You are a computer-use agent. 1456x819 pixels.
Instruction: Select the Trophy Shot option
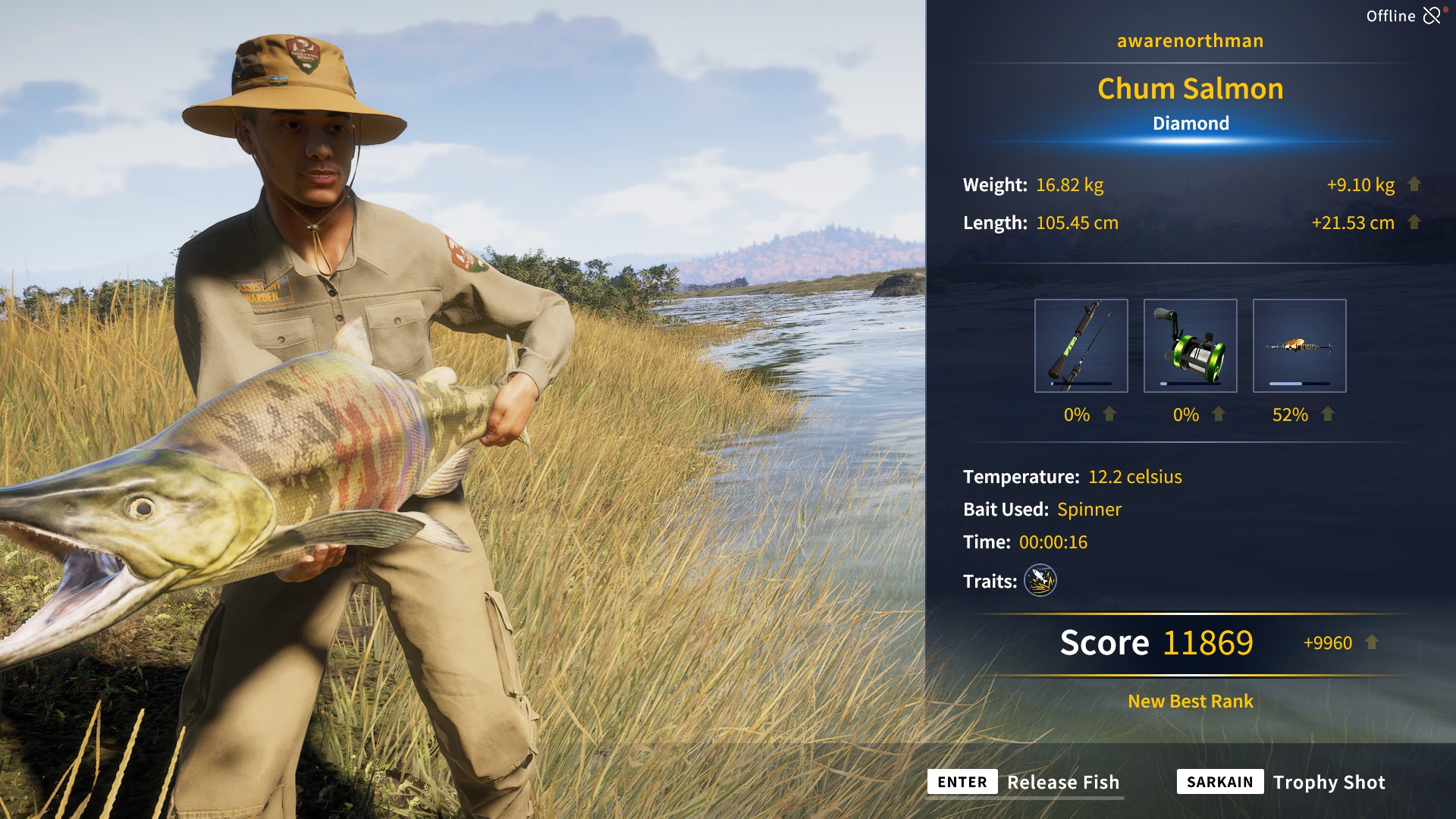[x=1329, y=782]
